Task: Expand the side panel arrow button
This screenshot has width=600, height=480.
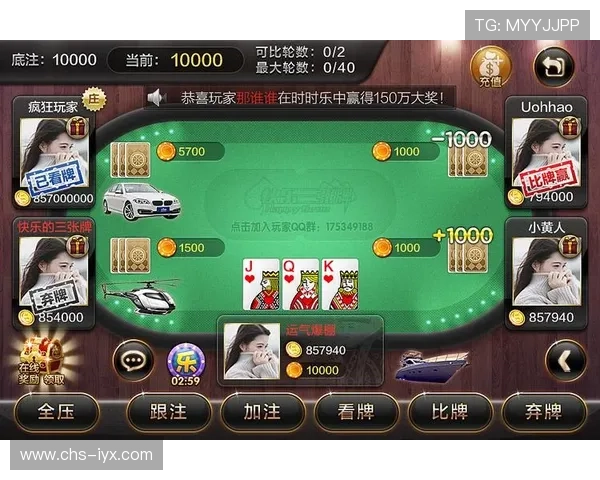Action: [x=566, y=360]
